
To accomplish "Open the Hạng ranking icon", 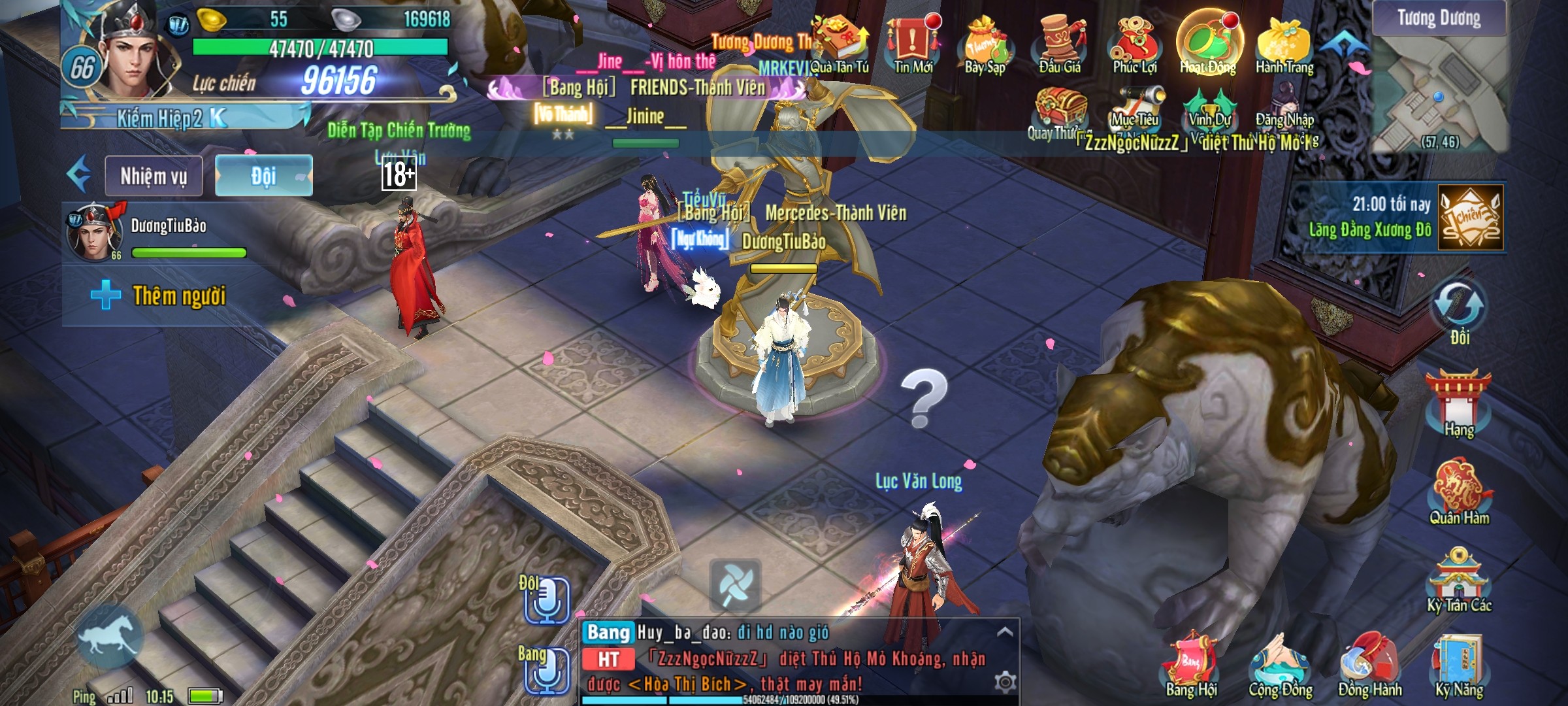I will 1459,402.
